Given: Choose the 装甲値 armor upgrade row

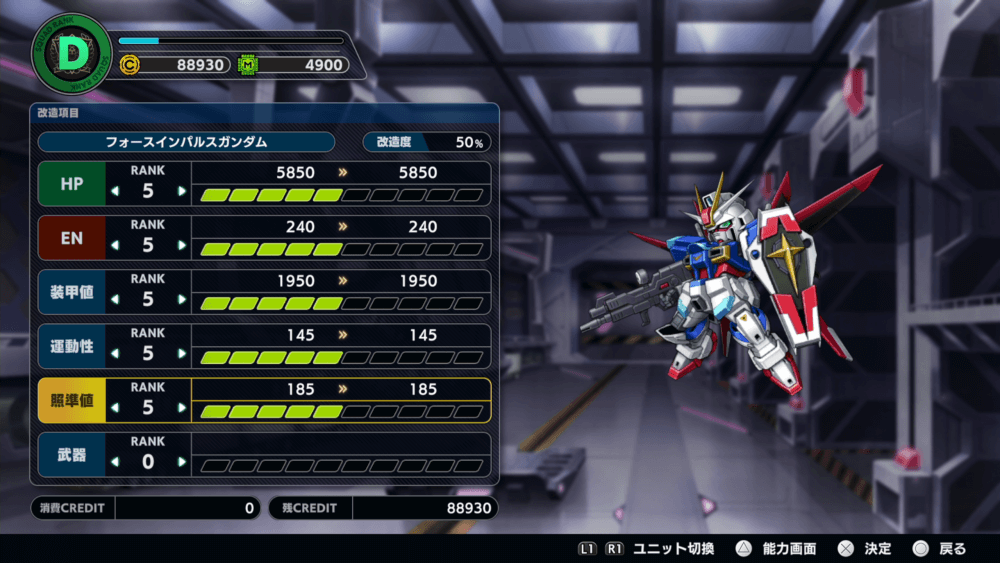Looking at the screenshot, I should (x=71, y=291).
